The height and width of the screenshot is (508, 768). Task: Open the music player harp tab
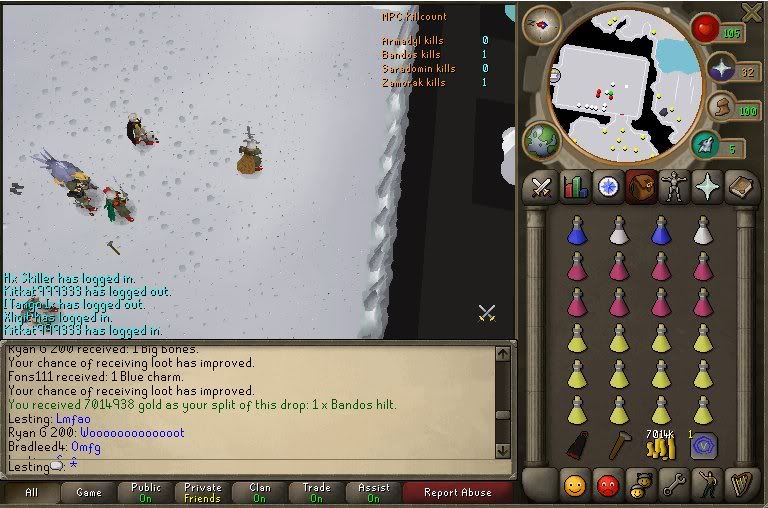(742, 486)
